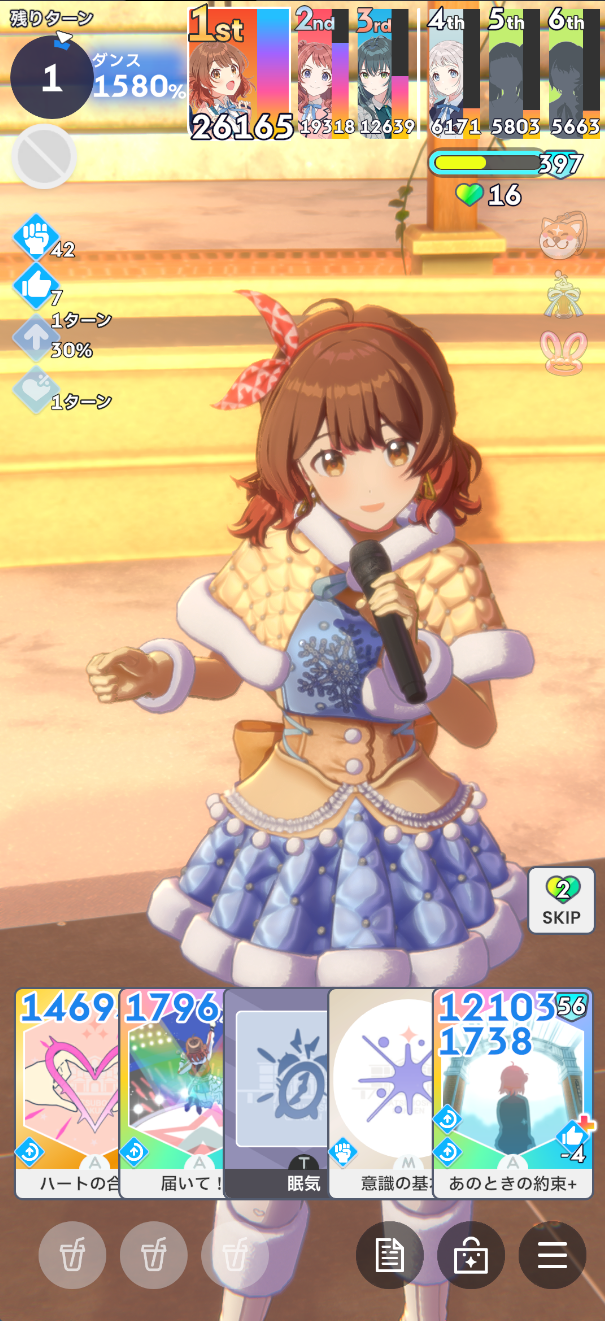Tap the remaining turns counter circle
605x1321 pixels.
point(52,77)
